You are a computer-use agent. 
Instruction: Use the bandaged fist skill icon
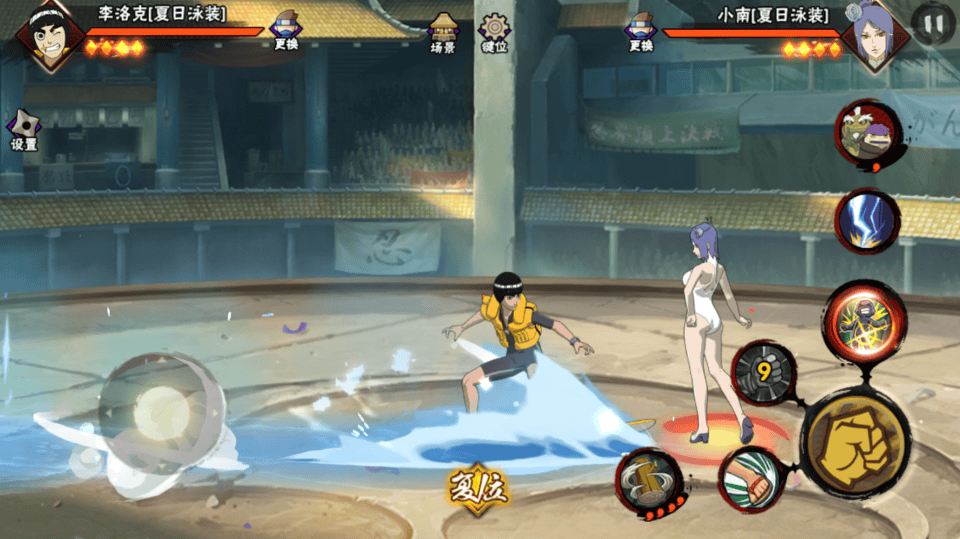(x=752, y=480)
